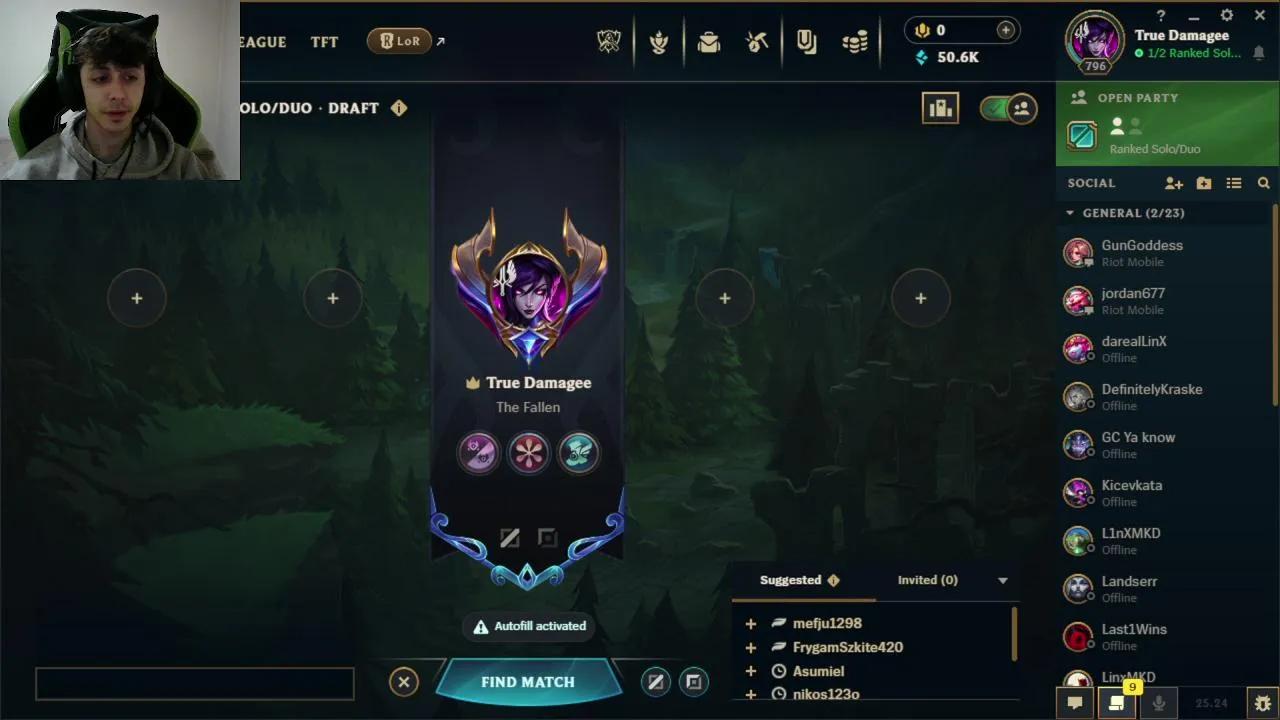This screenshot has height=720, width=1280.
Task: Open your Collection card icon
Action: click(807, 42)
